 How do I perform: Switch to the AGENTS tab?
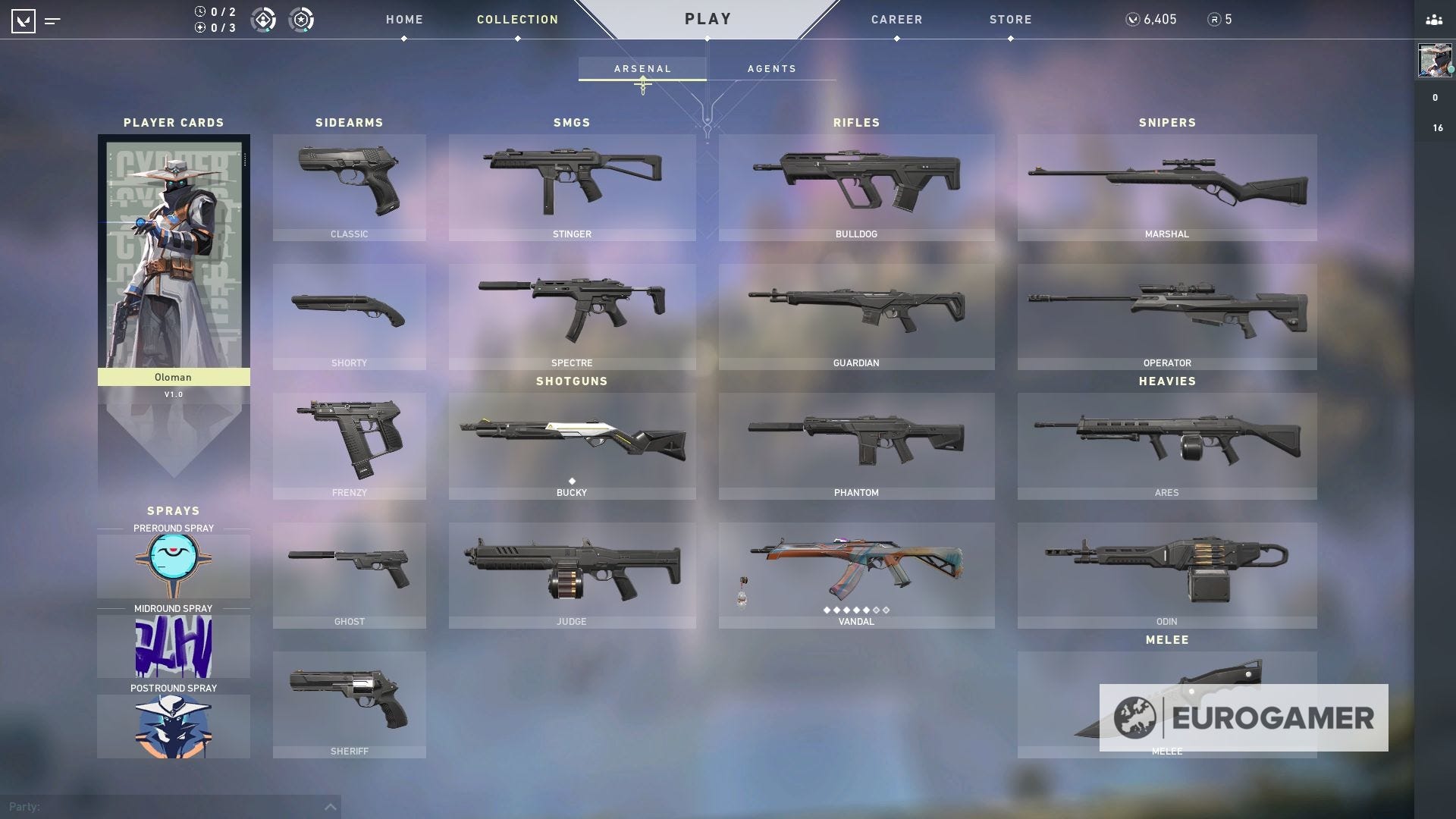pos(771,68)
